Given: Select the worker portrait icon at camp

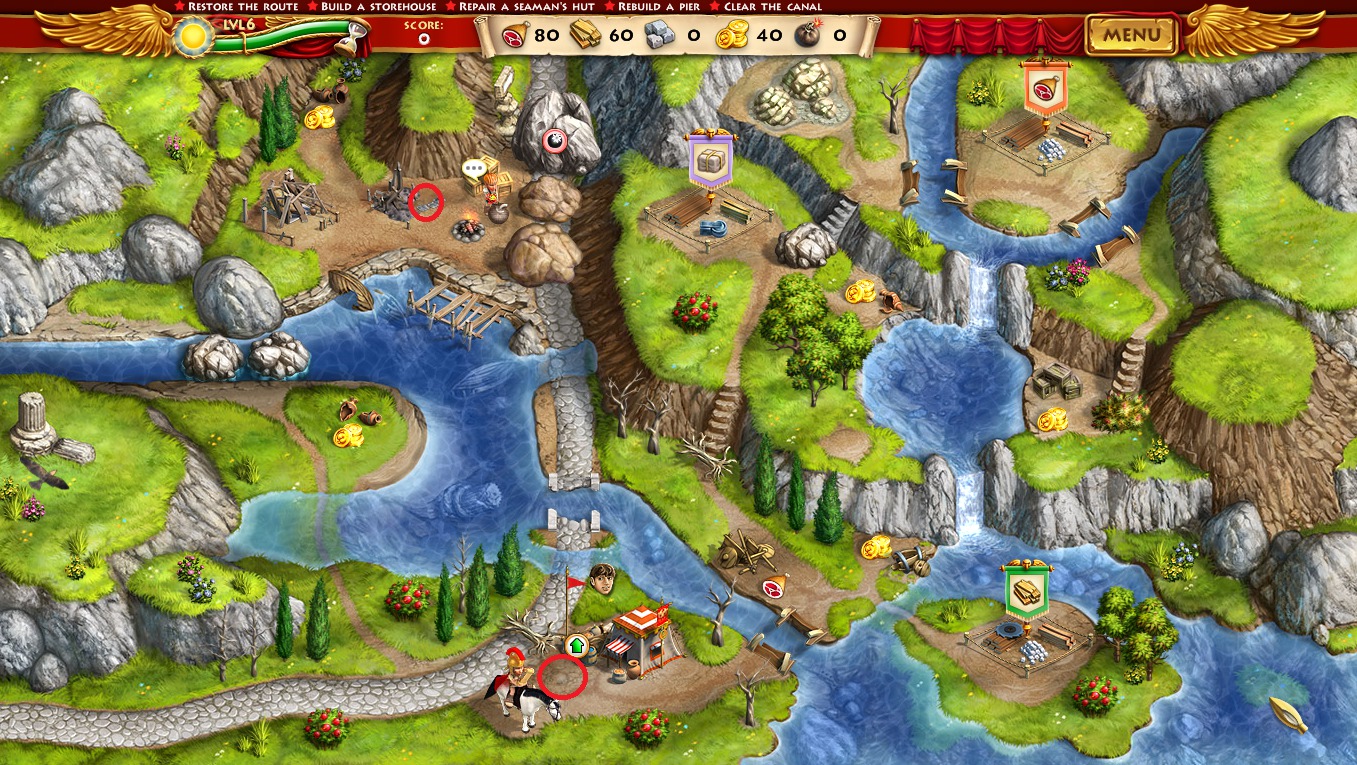Looking at the screenshot, I should click(x=602, y=578).
